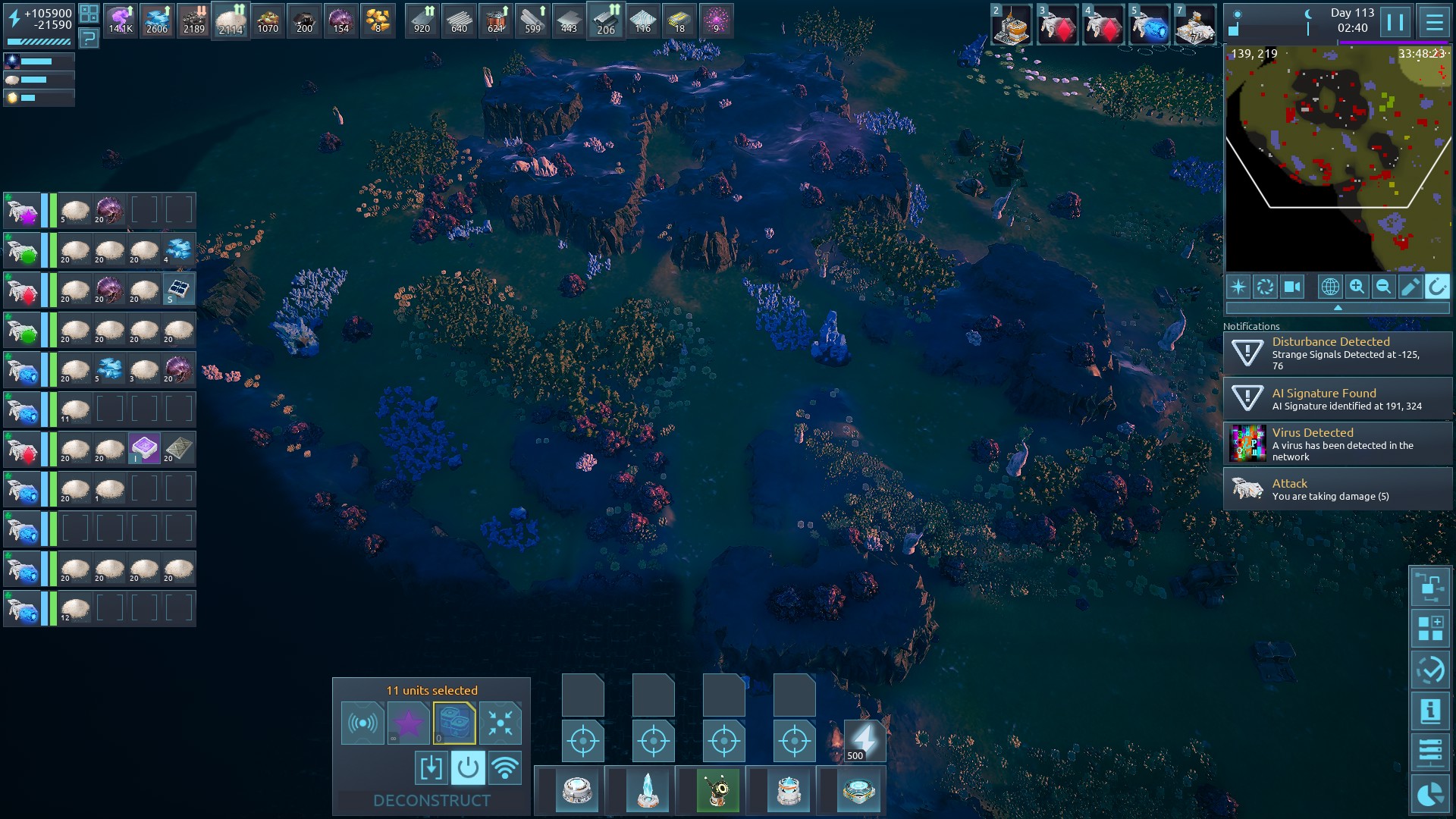Viewport: 1456px width, 819px height.
Task: Open the info panel button
Action: [1430, 711]
